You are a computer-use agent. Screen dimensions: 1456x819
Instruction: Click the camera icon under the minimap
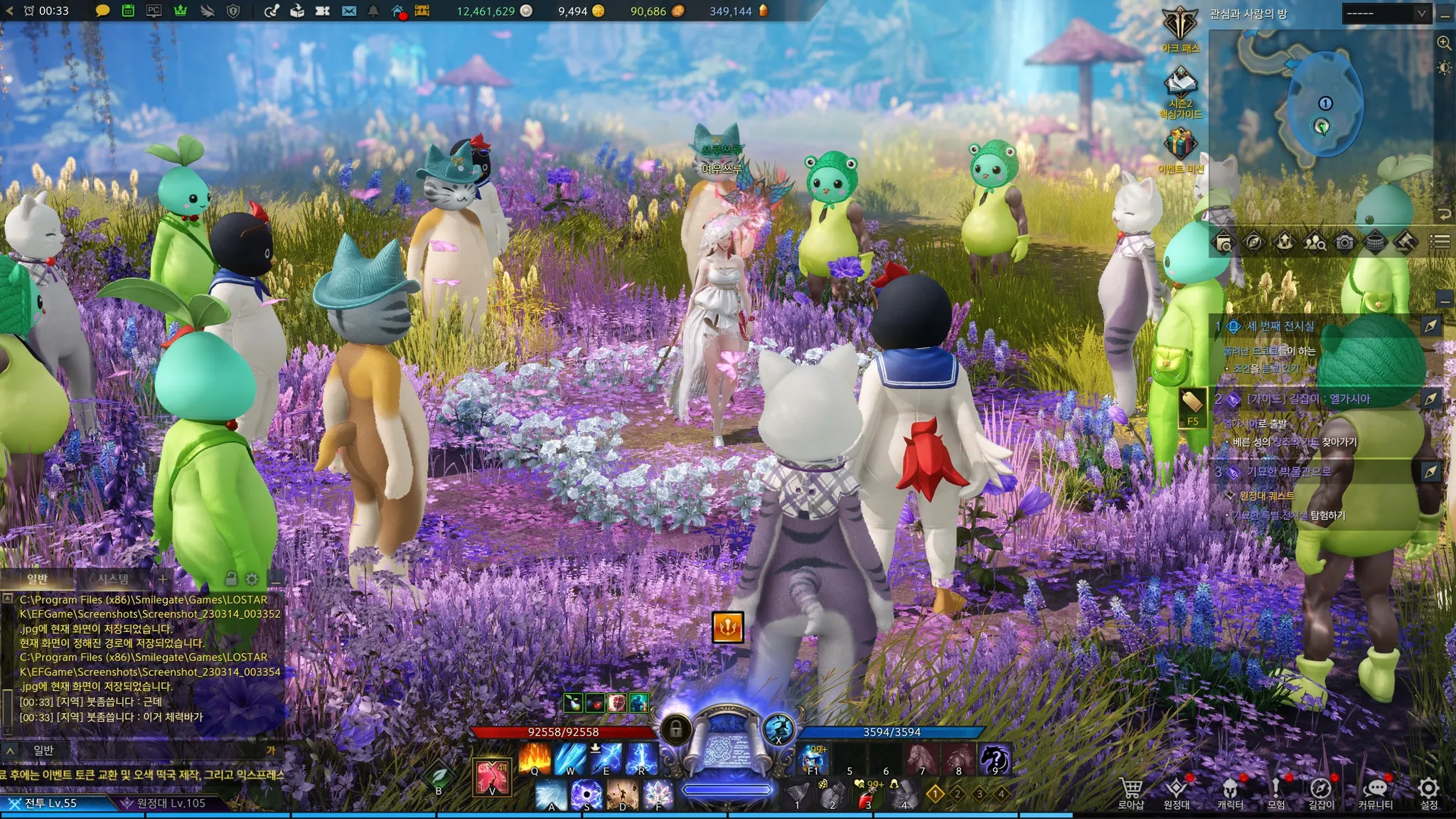click(1344, 242)
